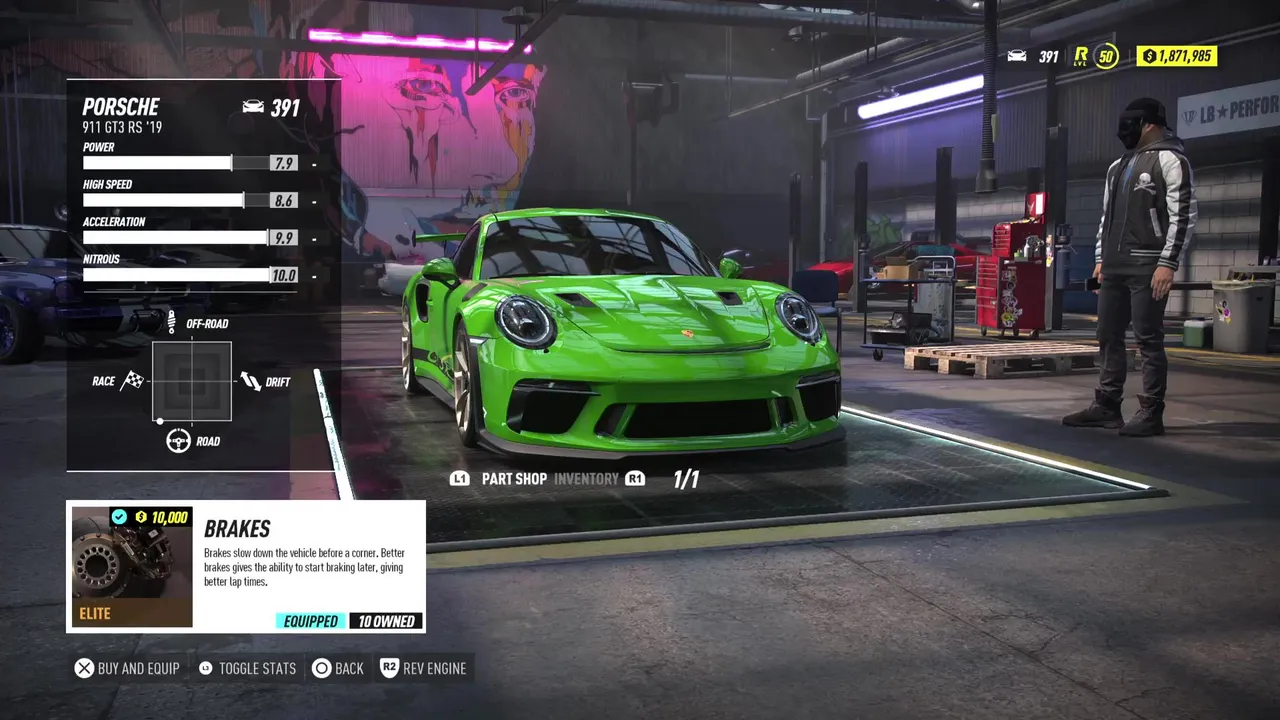
Task: Switch to the Inventory tab
Action: click(x=586, y=479)
